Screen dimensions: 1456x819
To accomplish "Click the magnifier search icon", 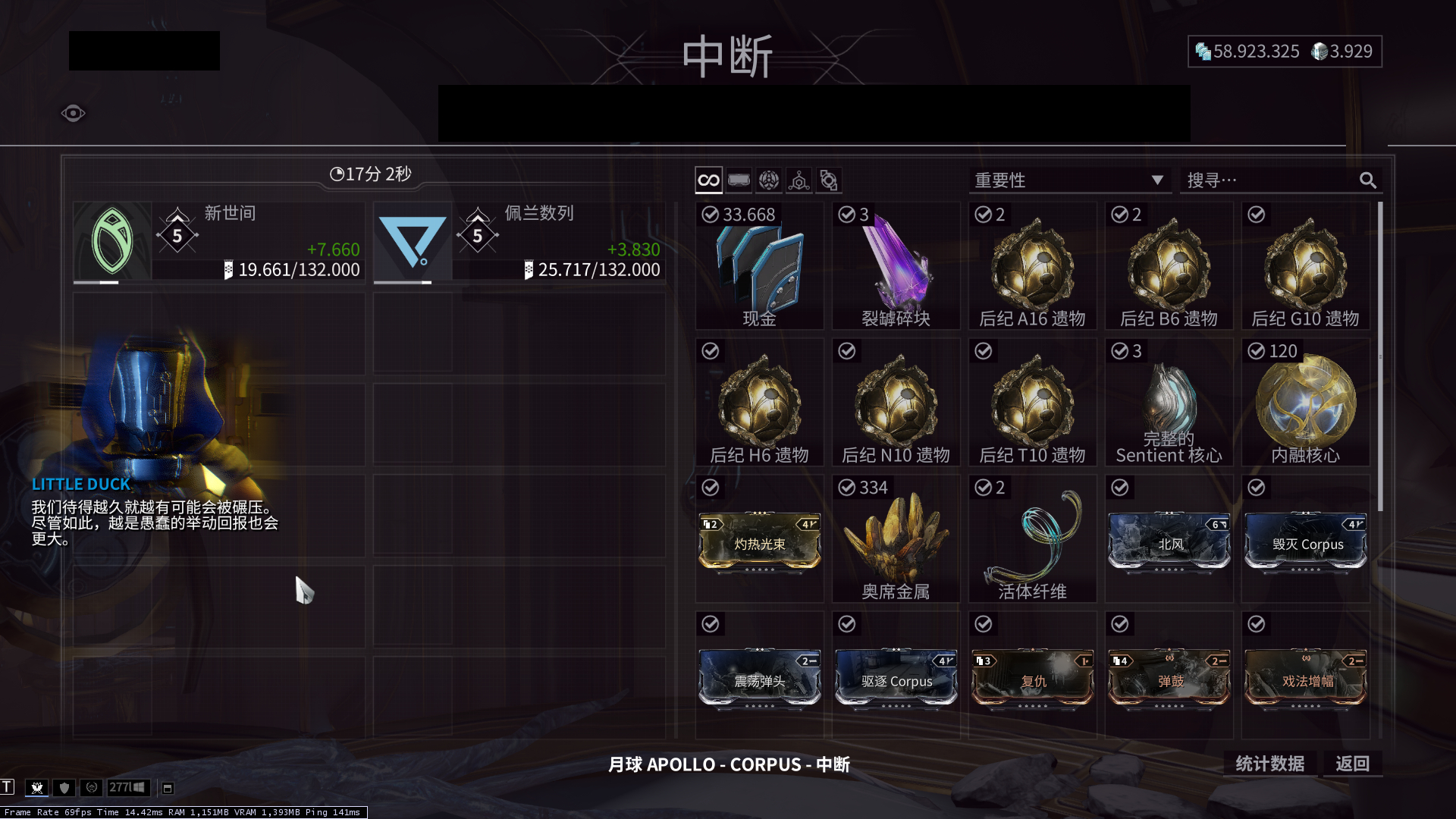I will point(1369,180).
